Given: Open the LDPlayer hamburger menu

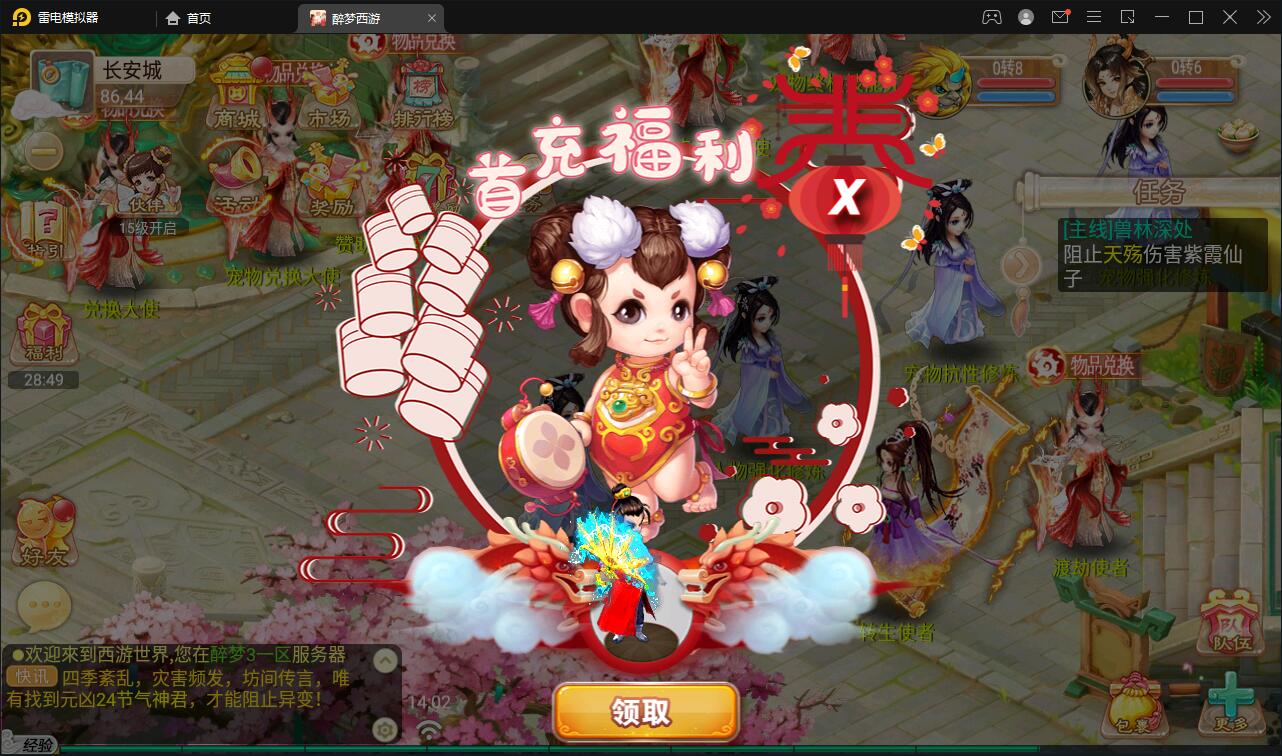Looking at the screenshot, I should [x=1094, y=17].
